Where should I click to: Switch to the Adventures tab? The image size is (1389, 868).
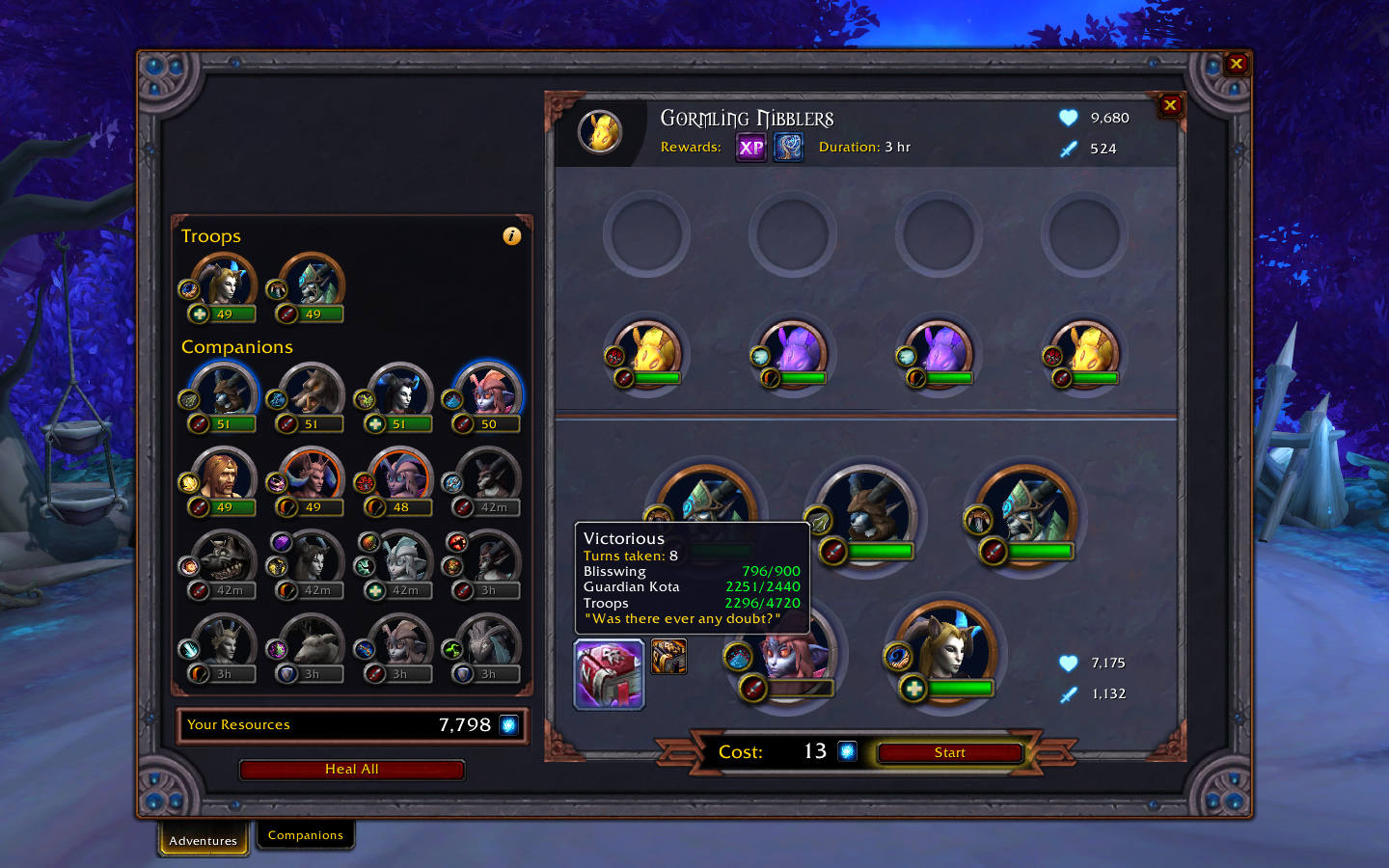click(202, 840)
